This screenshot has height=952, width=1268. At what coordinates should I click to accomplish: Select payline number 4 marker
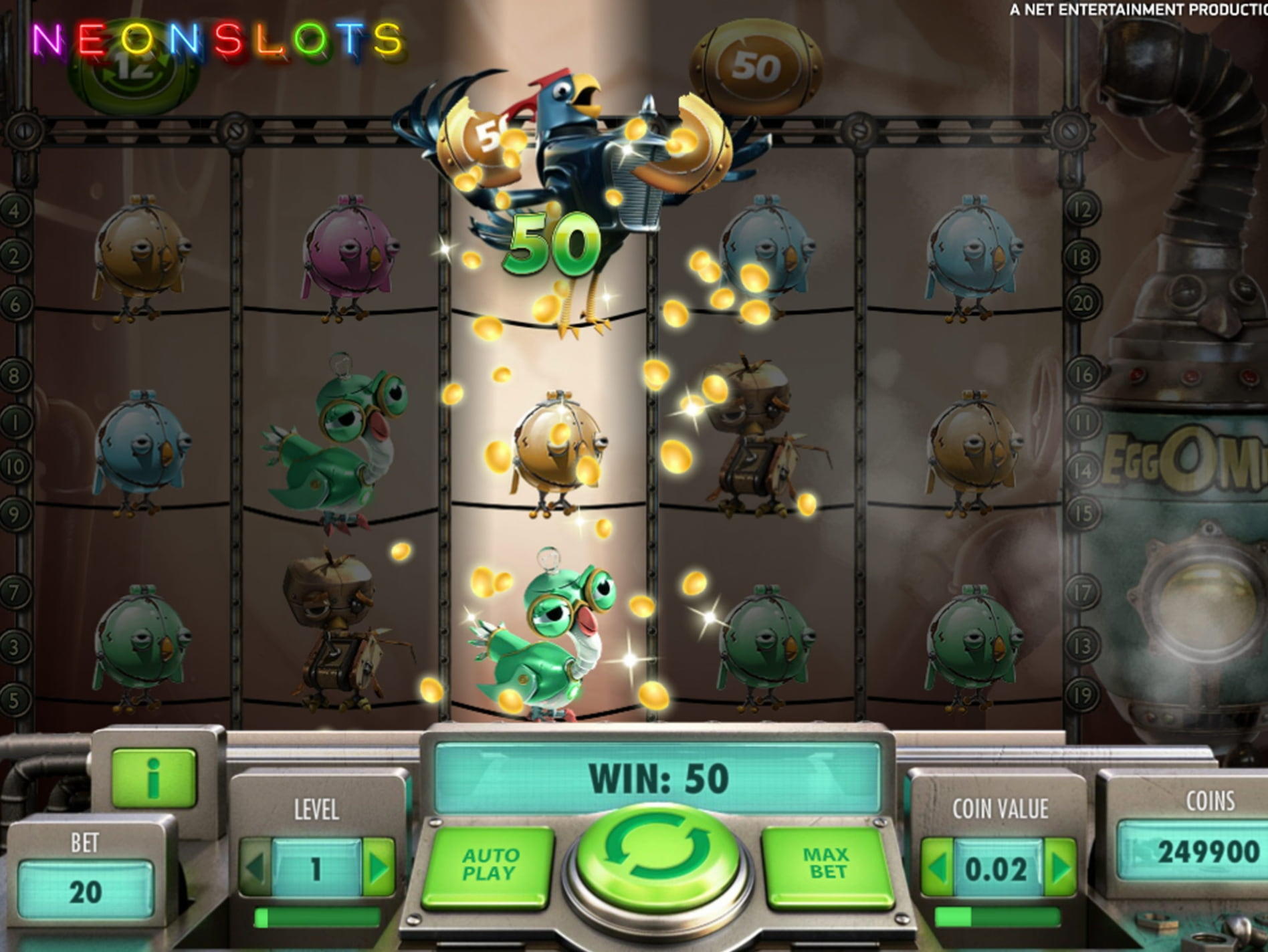(15, 211)
